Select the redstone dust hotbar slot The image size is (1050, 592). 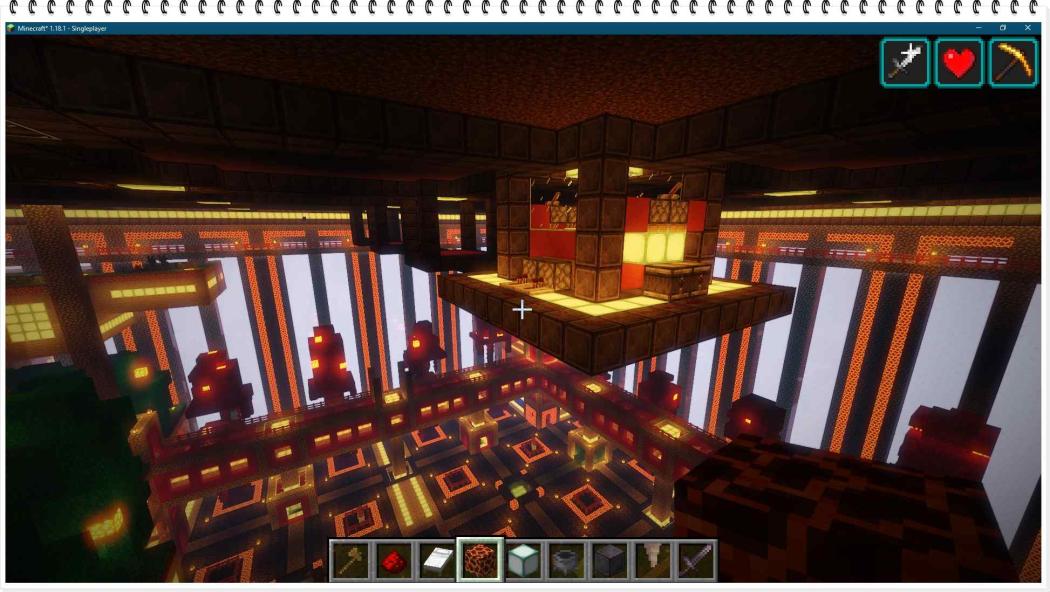pos(393,560)
